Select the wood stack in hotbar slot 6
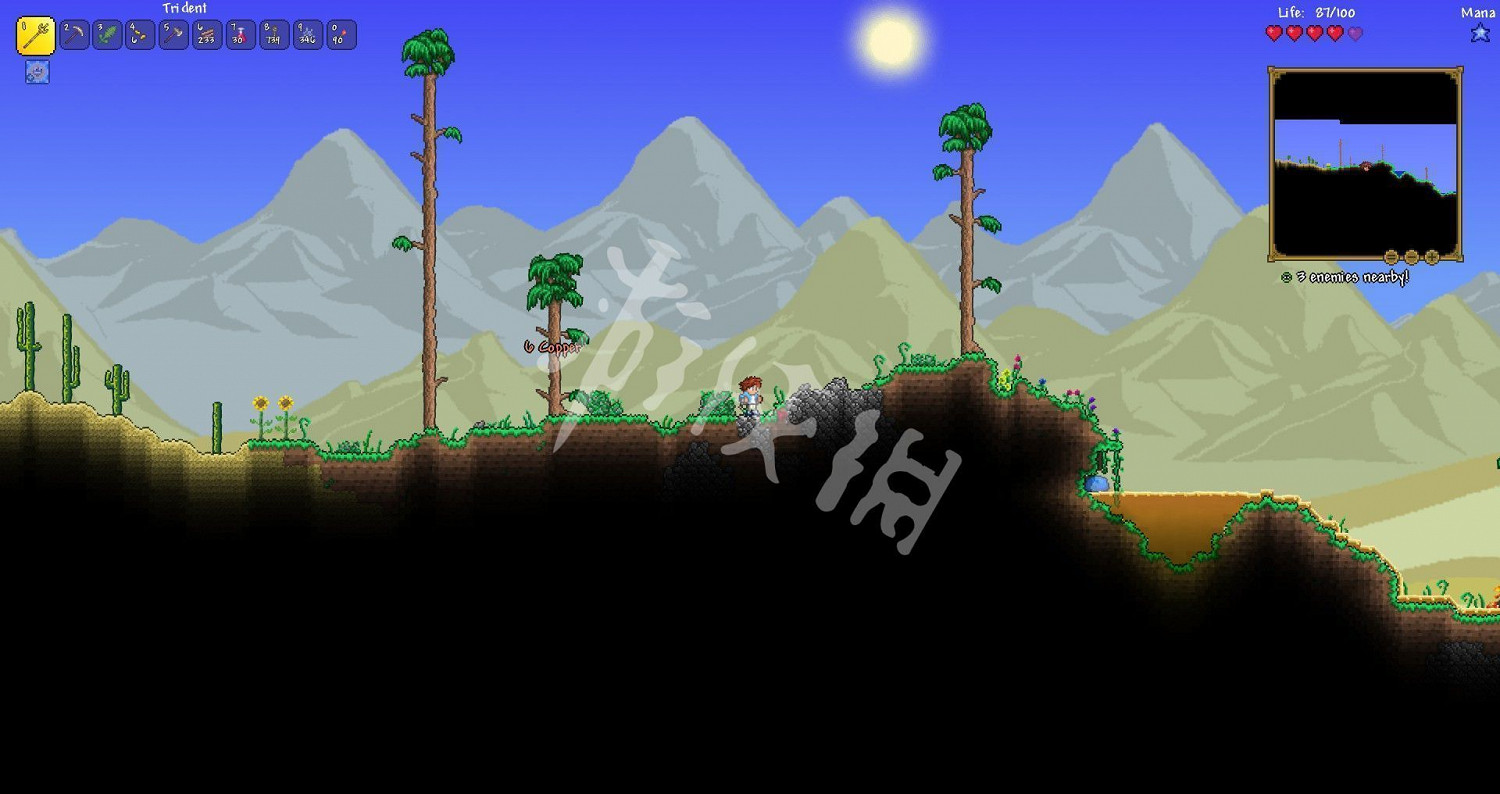This screenshot has height=794, width=1500. click(205, 34)
